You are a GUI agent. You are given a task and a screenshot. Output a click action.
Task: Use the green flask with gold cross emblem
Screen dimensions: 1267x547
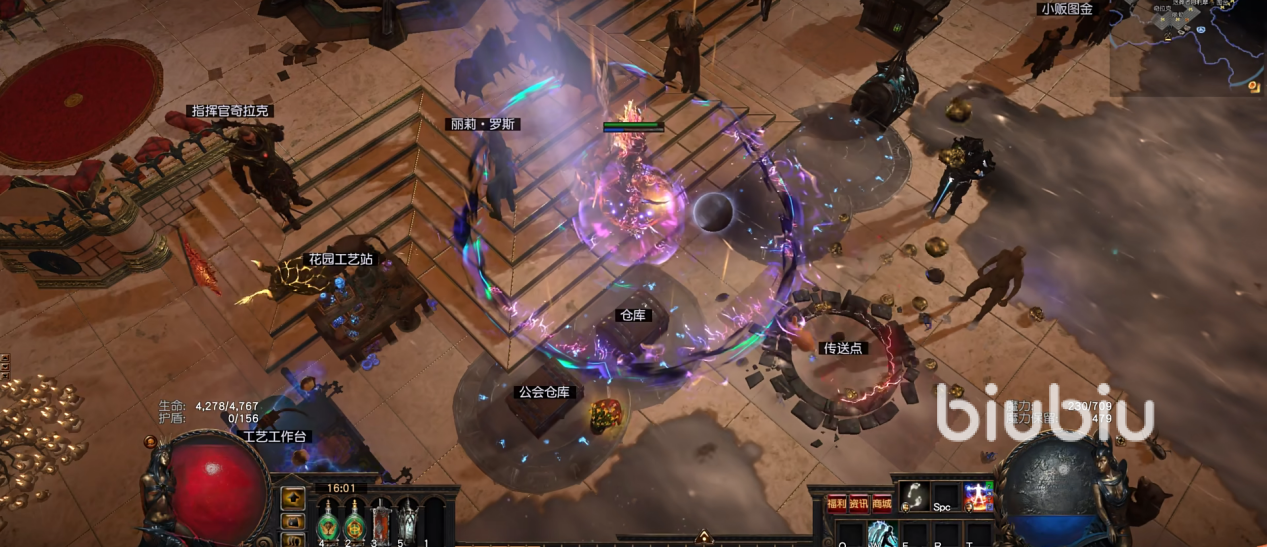[x=354, y=520]
